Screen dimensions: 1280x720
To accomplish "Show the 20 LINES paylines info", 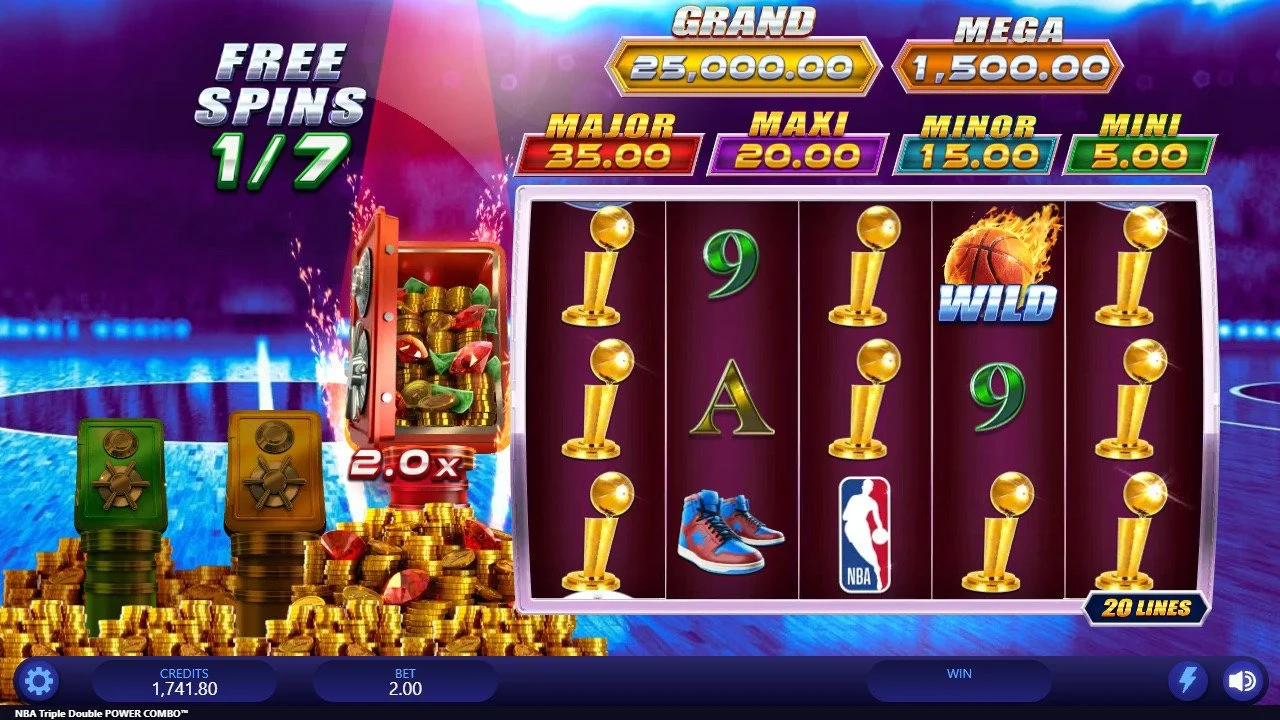I will [x=1146, y=607].
